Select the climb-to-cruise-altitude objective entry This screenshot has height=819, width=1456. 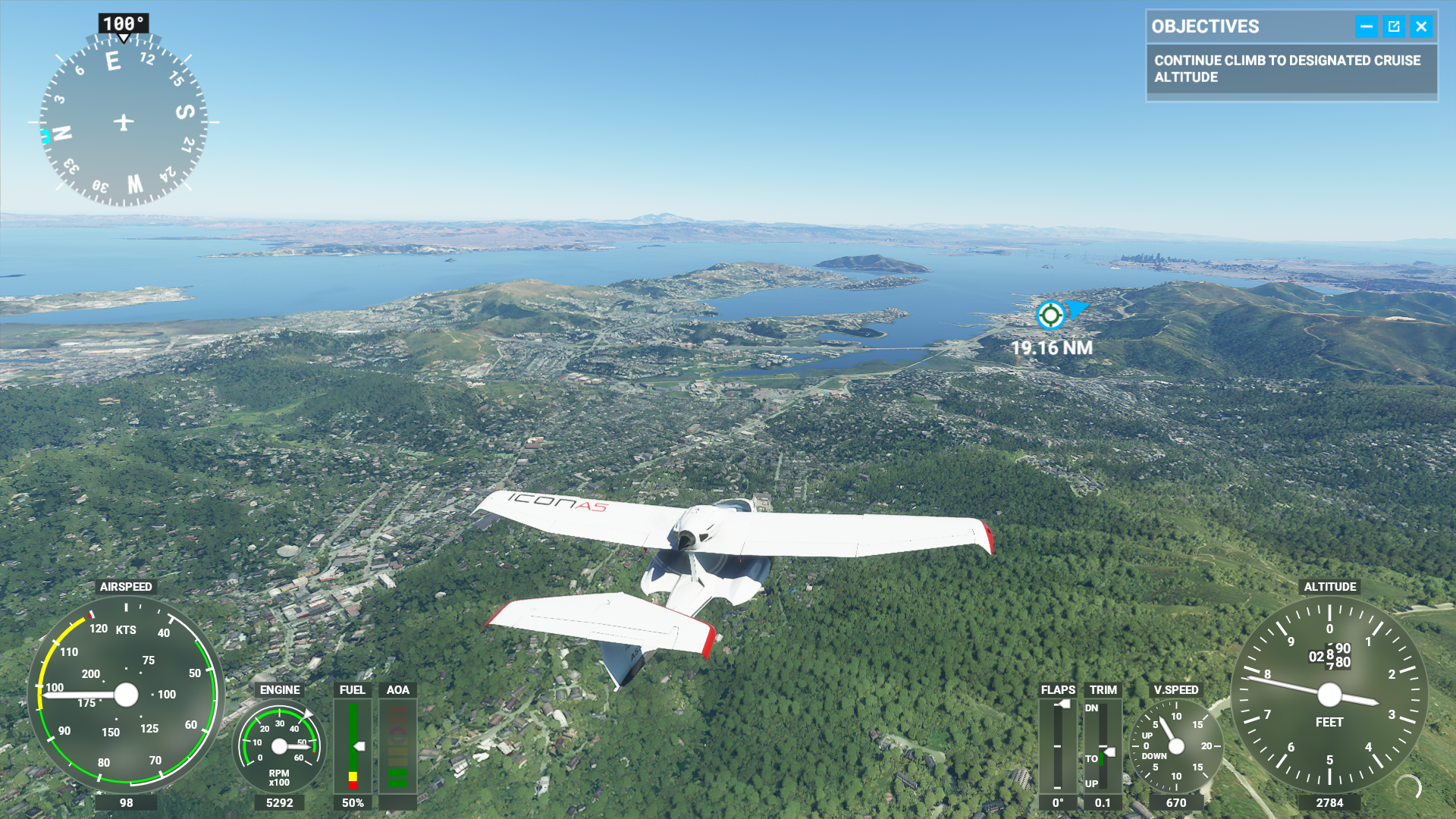pyautogui.click(x=1291, y=69)
